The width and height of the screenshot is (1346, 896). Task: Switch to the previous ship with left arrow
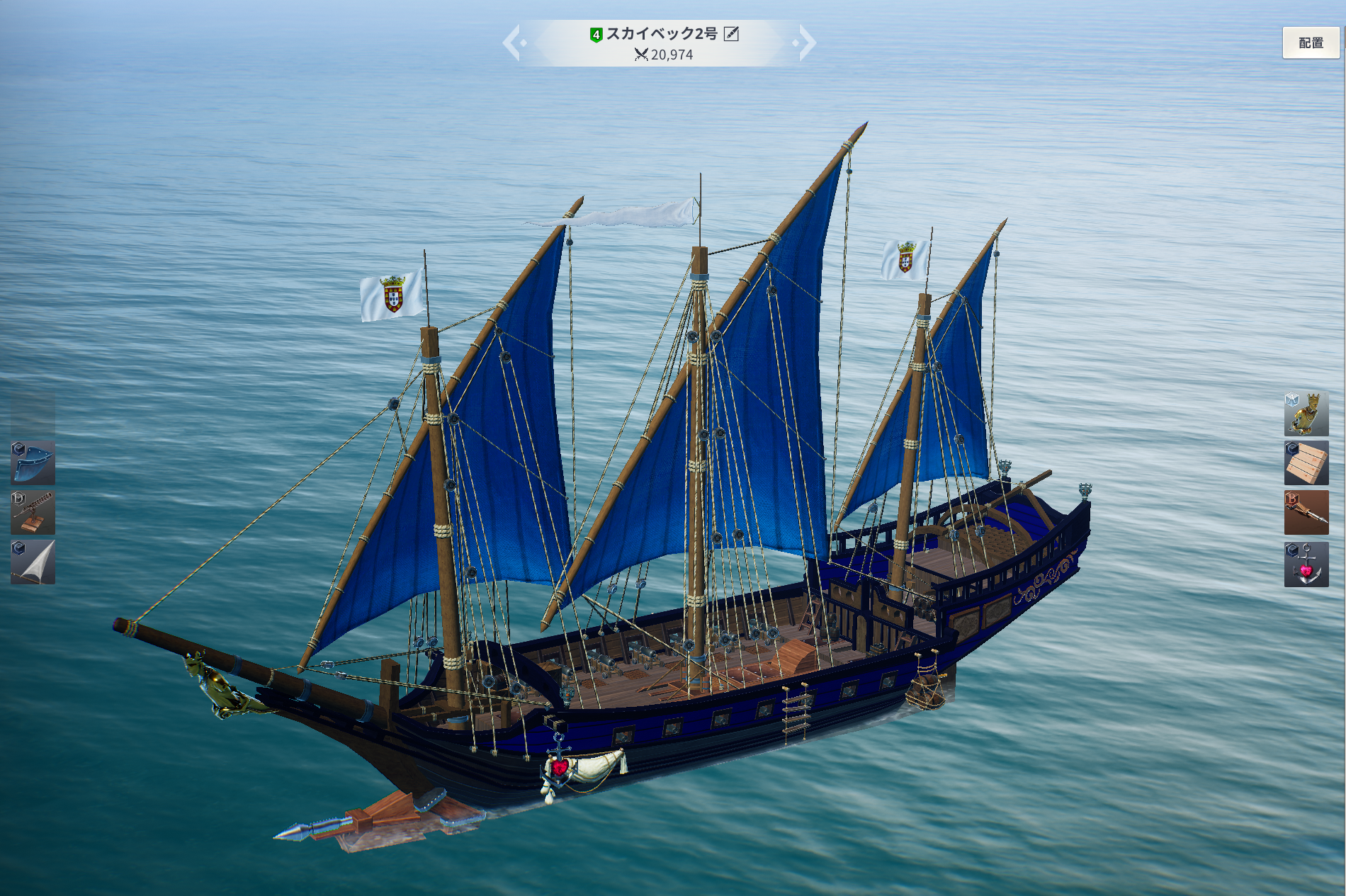coord(512,43)
